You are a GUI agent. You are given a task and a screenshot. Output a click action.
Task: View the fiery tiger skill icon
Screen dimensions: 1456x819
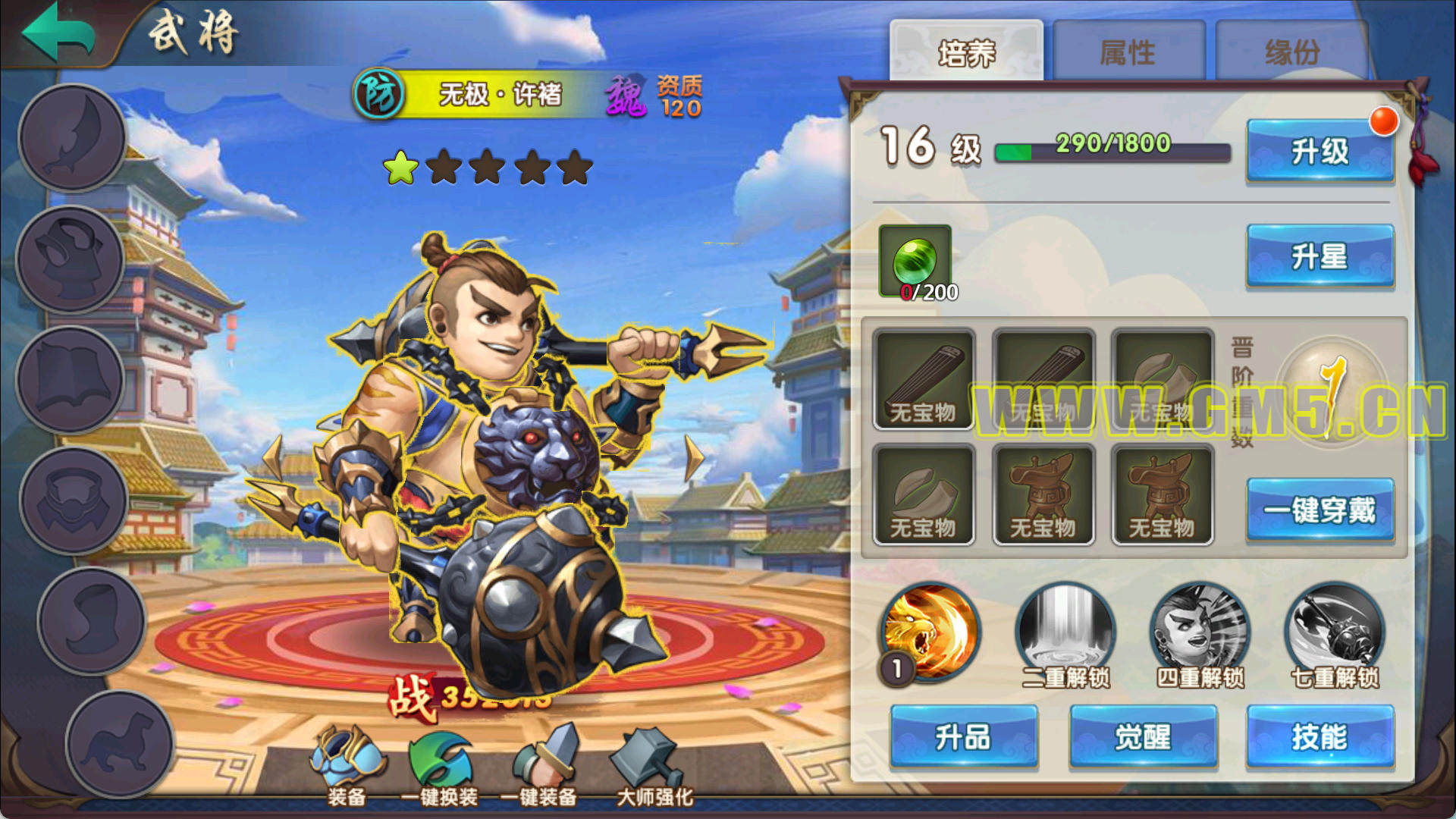click(930, 631)
